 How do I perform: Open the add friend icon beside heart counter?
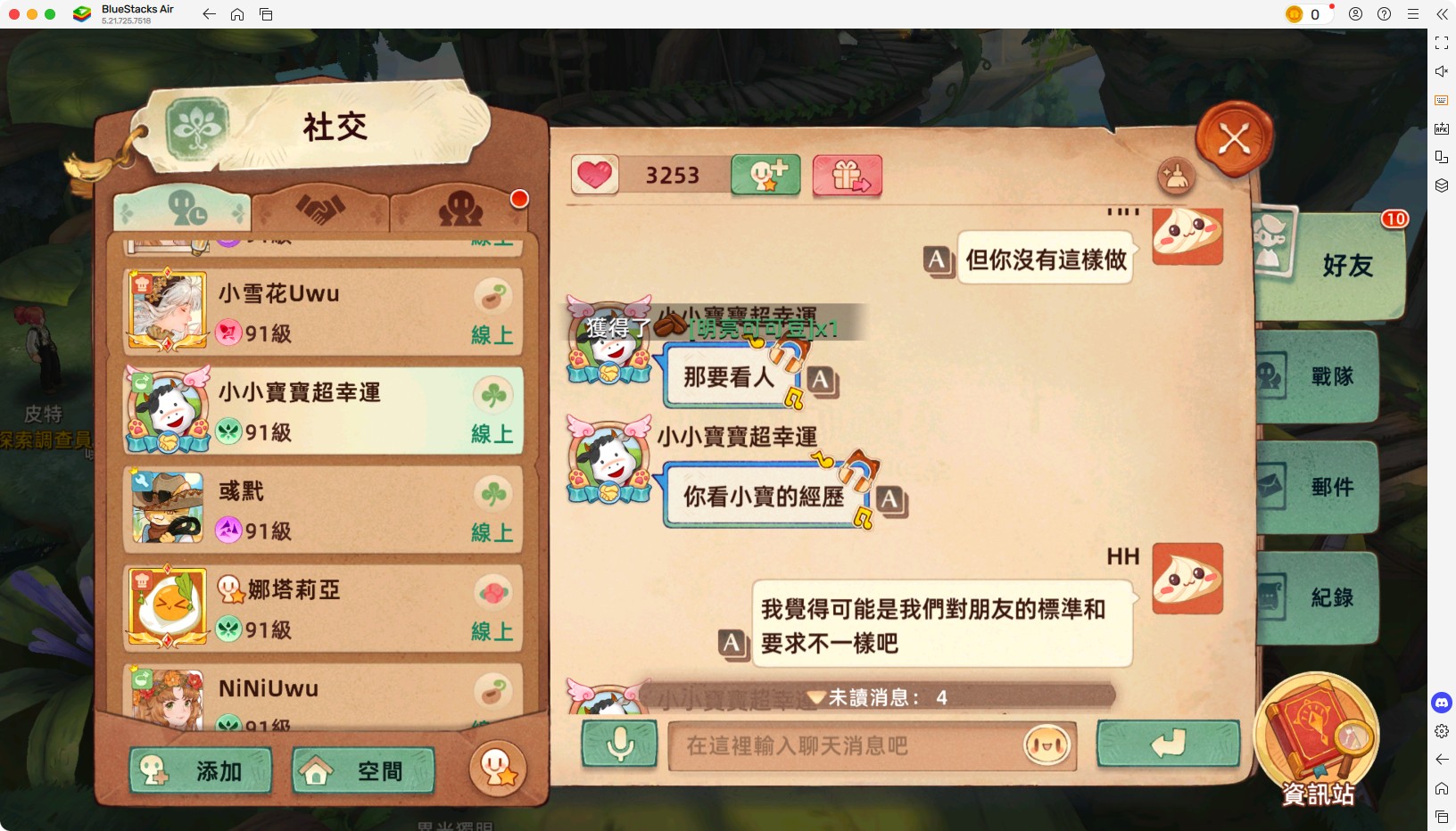click(765, 176)
